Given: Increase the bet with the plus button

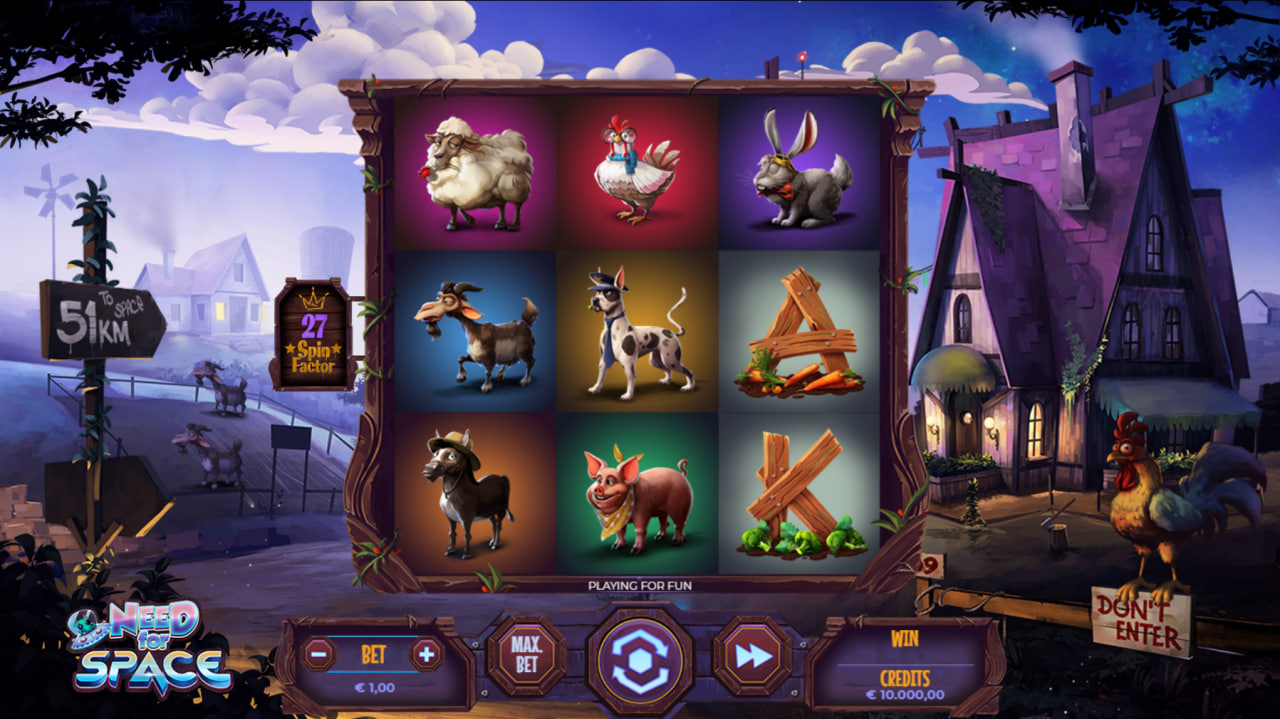Looking at the screenshot, I should [x=427, y=655].
